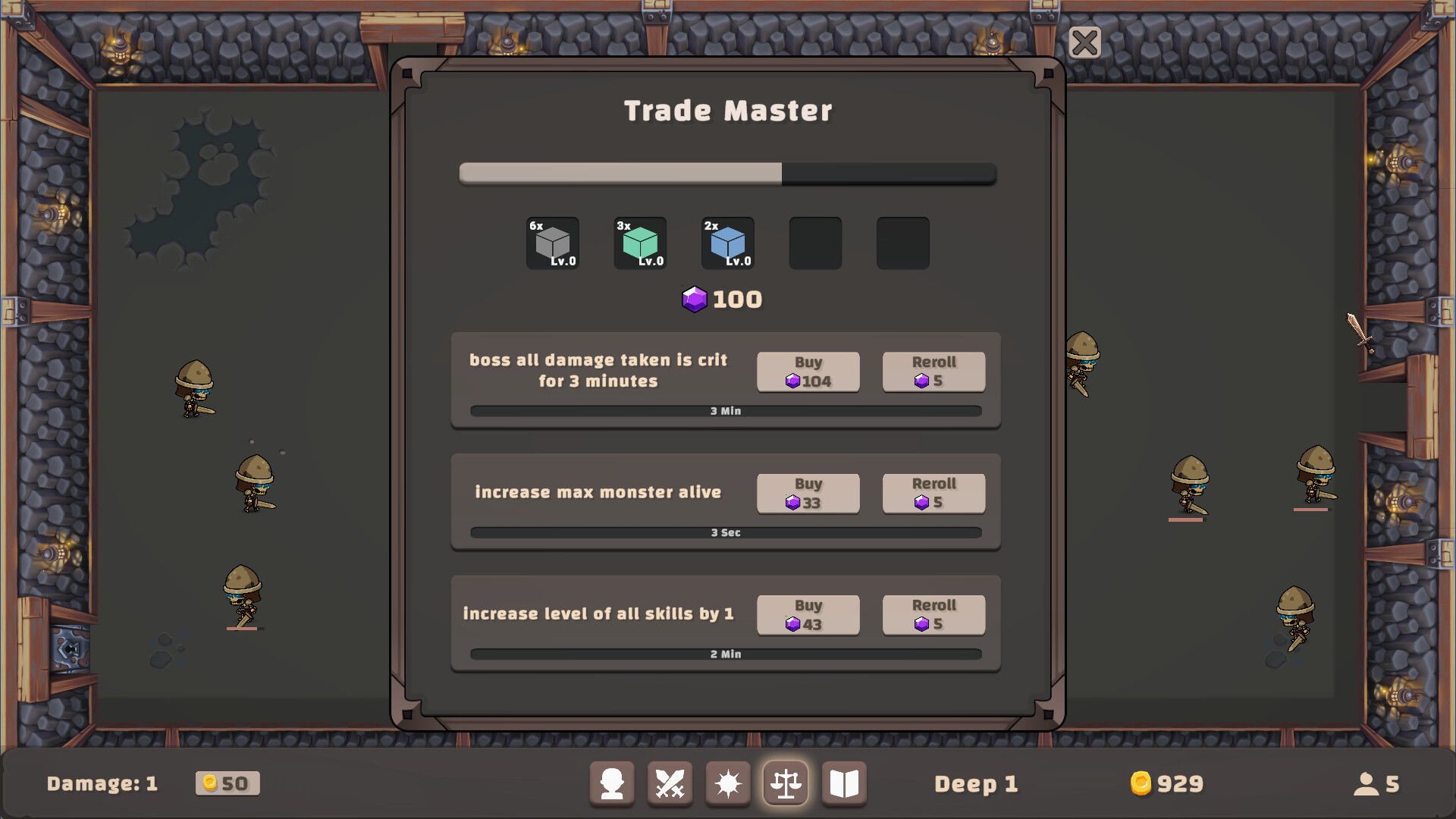Reroll the boss crit damage offer
This screenshot has width=1456, height=819.
click(933, 372)
